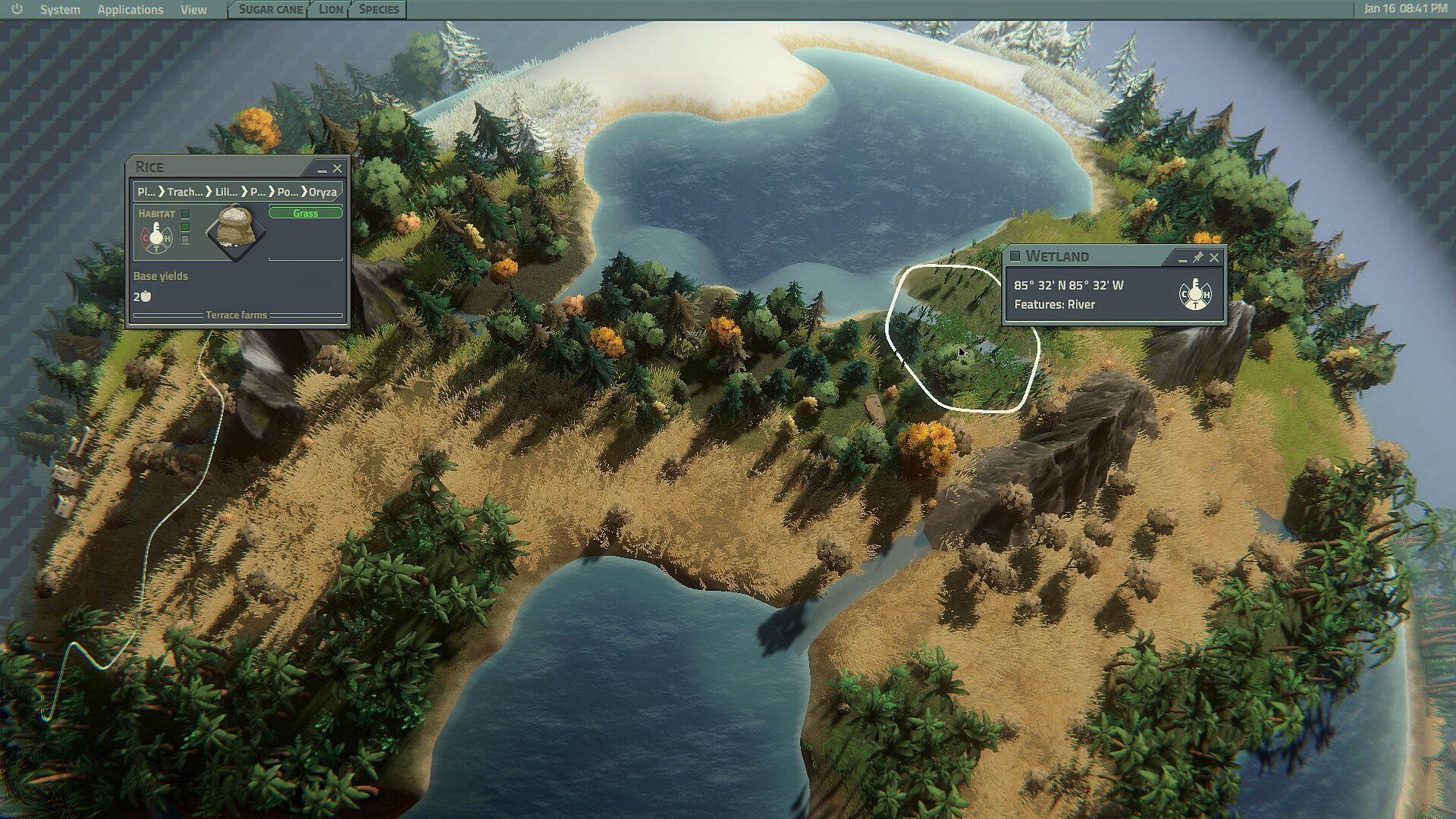The width and height of the screenshot is (1456, 819).
Task: Click the Grass tag in the Rice panel
Action: coord(306,213)
